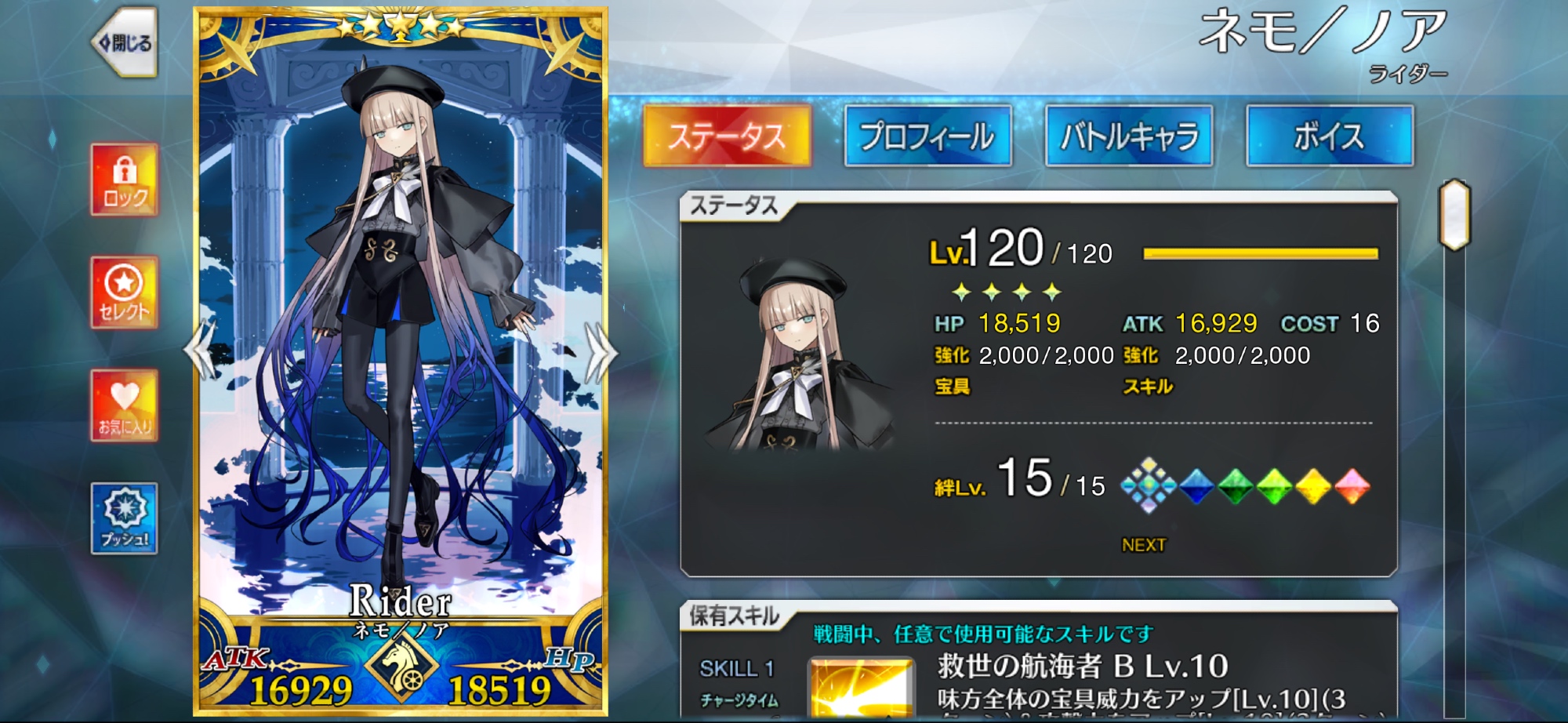Go to next servant with right arrow

[601, 353]
